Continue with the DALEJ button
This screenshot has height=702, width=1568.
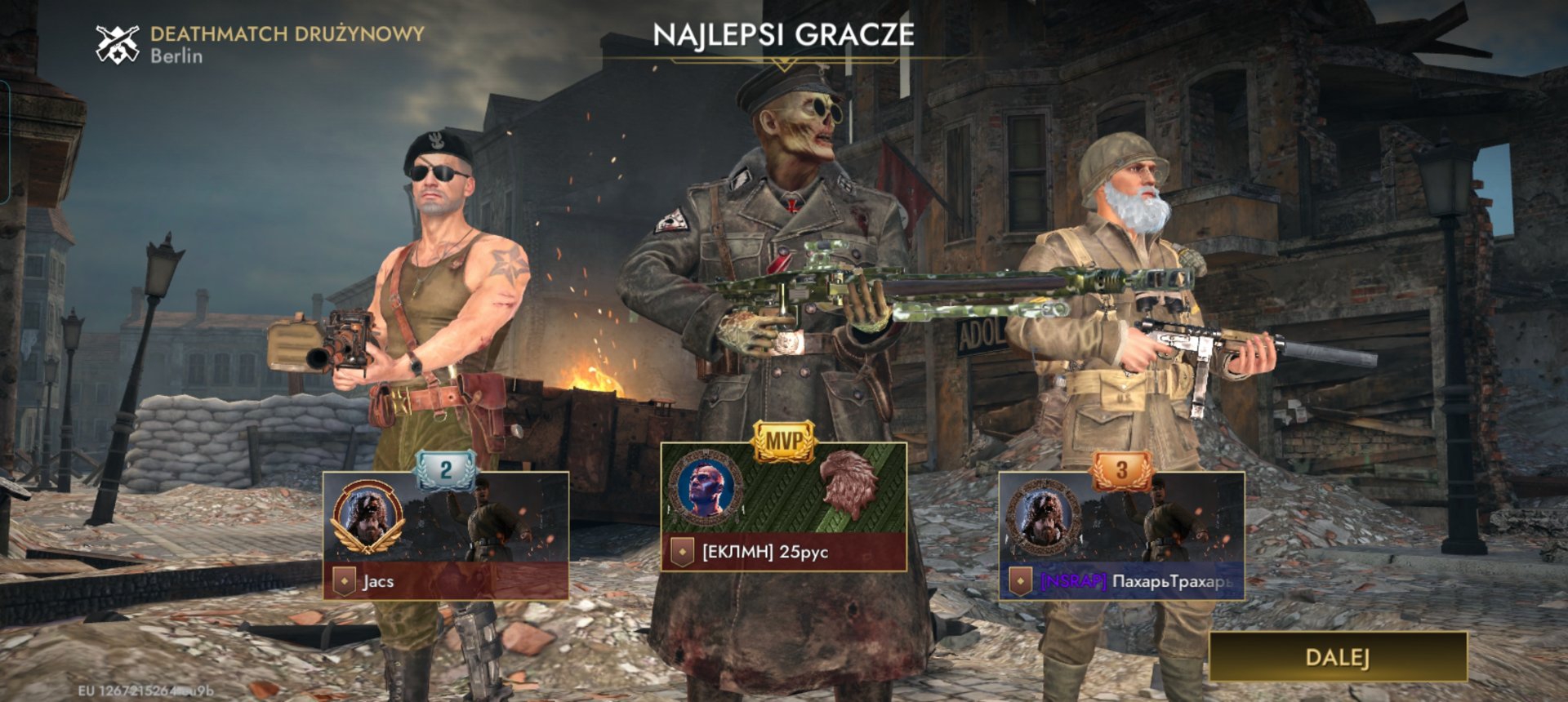[x=1337, y=657]
